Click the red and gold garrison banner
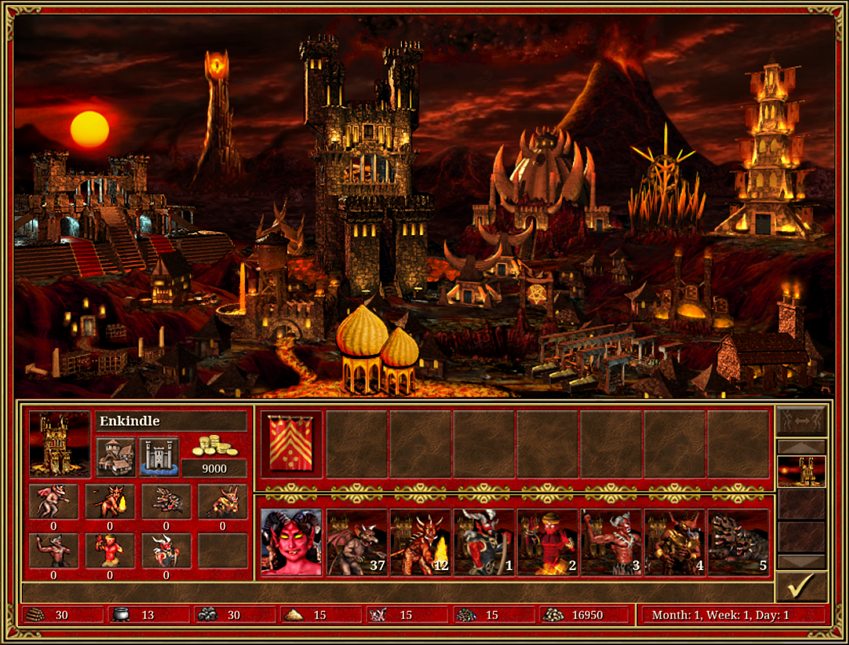The image size is (849, 645). pyautogui.click(x=291, y=444)
